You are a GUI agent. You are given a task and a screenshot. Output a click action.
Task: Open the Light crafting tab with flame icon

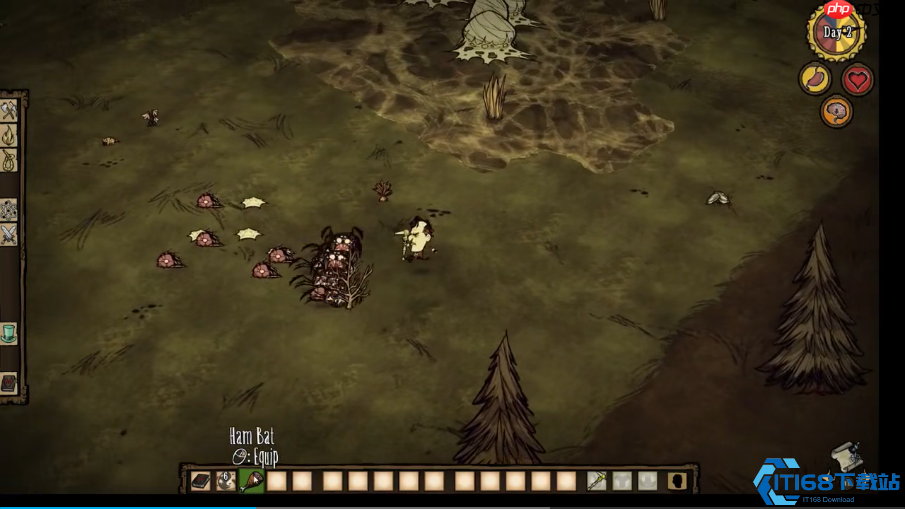coord(9,136)
